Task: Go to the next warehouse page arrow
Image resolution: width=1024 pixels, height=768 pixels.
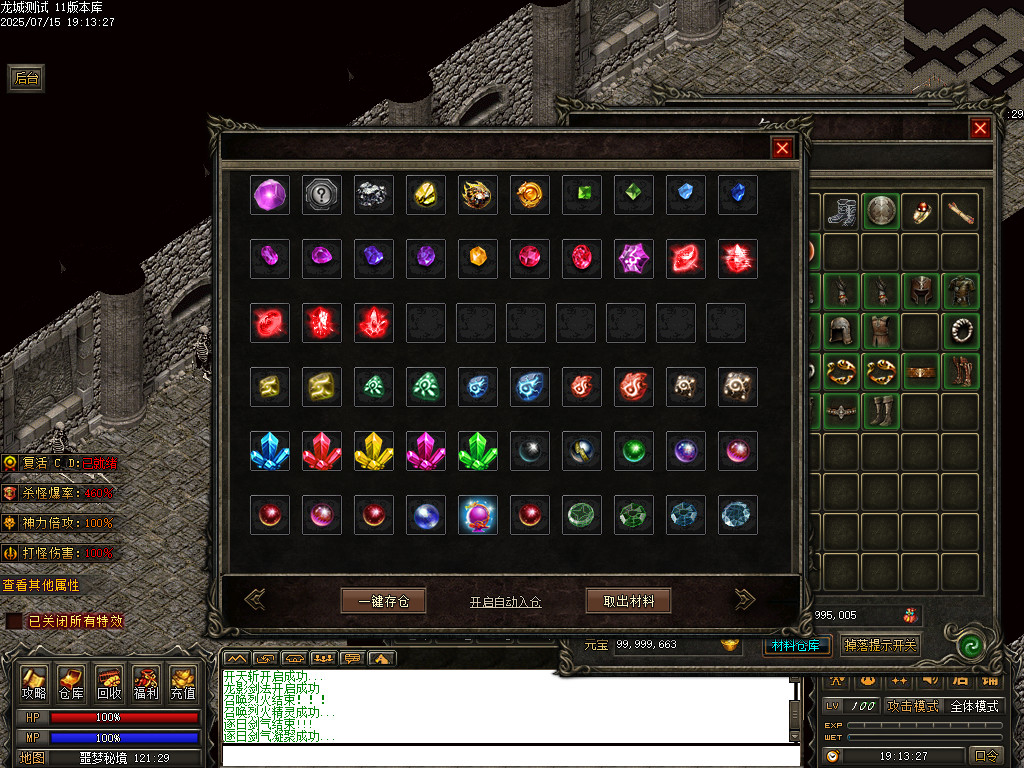Action: coord(745,599)
